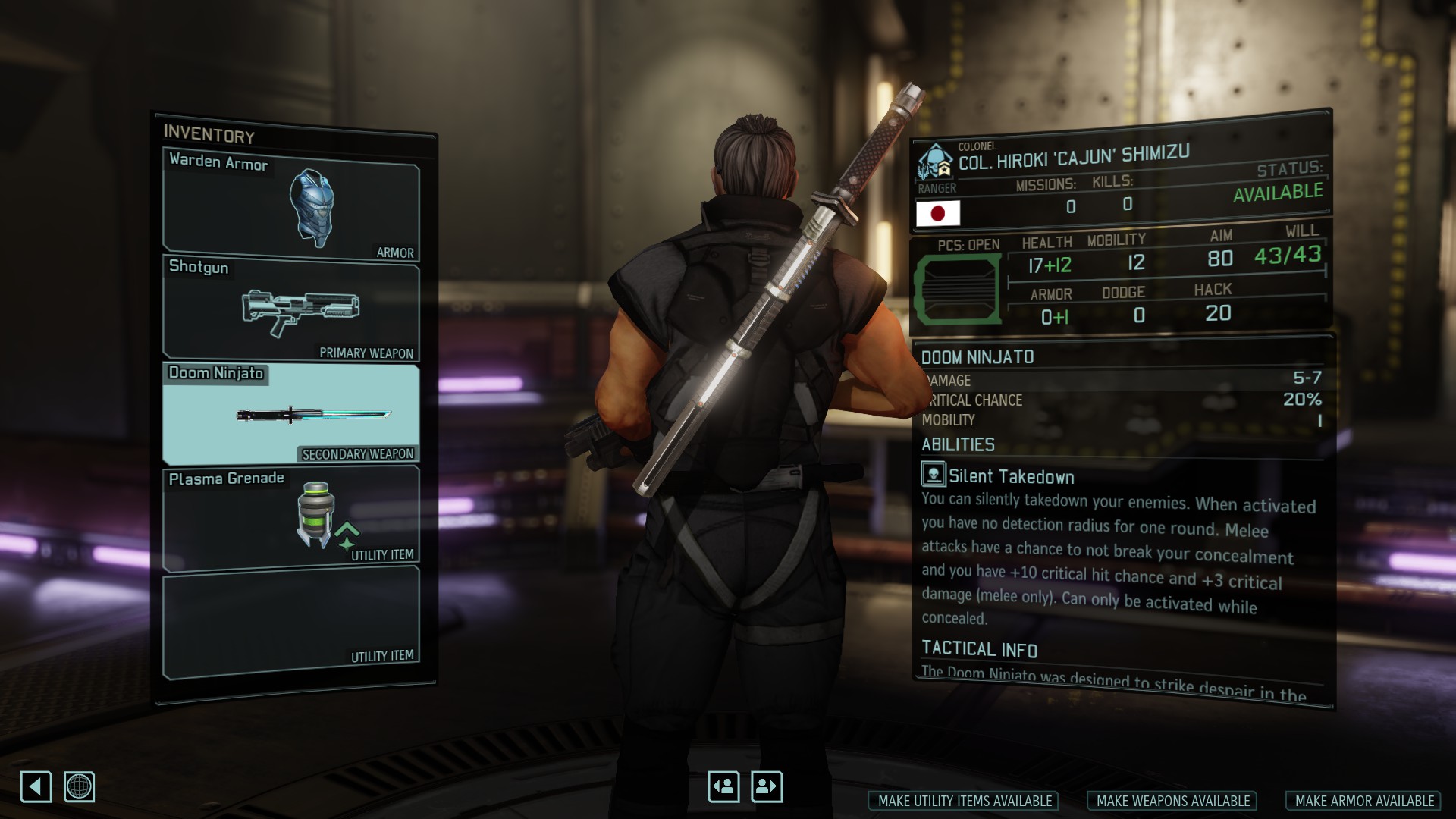The width and height of the screenshot is (1456, 819).
Task: Choose Make Armor Available
Action: (x=1363, y=801)
